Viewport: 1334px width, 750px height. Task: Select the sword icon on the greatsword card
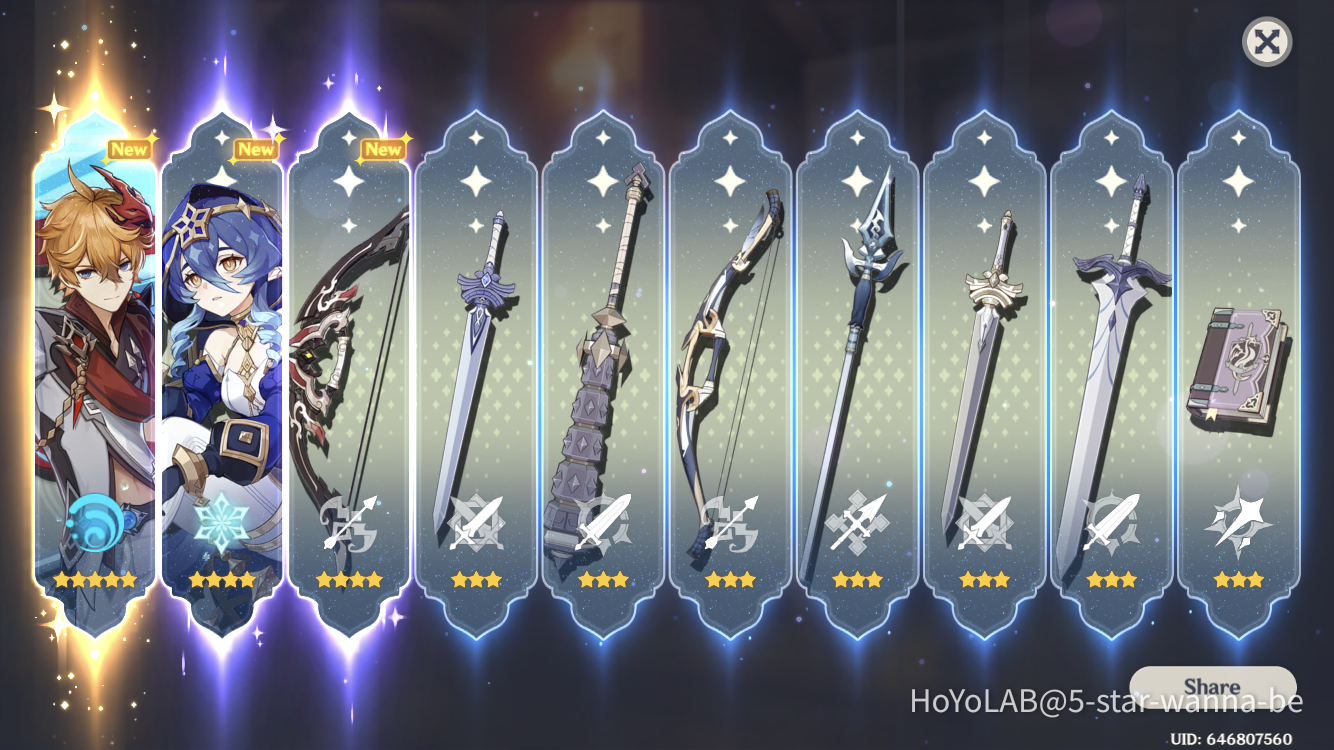click(x=1111, y=520)
